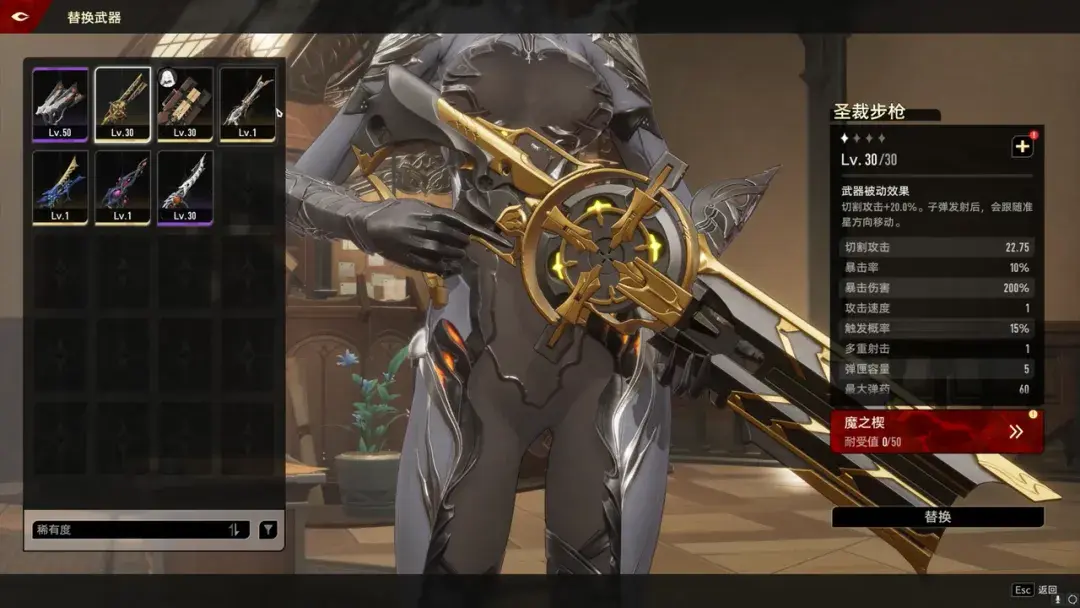Click the back arrow beside 替换武器
Viewport: 1080px width, 608px height.
[20, 17]
